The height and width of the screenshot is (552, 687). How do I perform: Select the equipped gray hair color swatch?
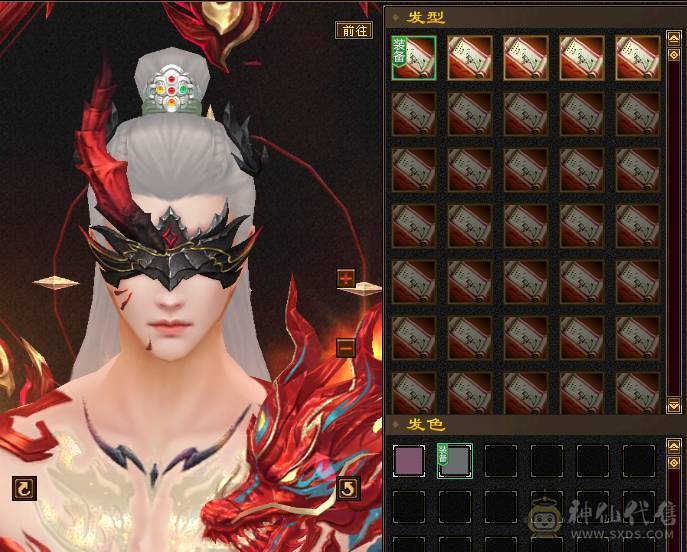coord(455,461)
